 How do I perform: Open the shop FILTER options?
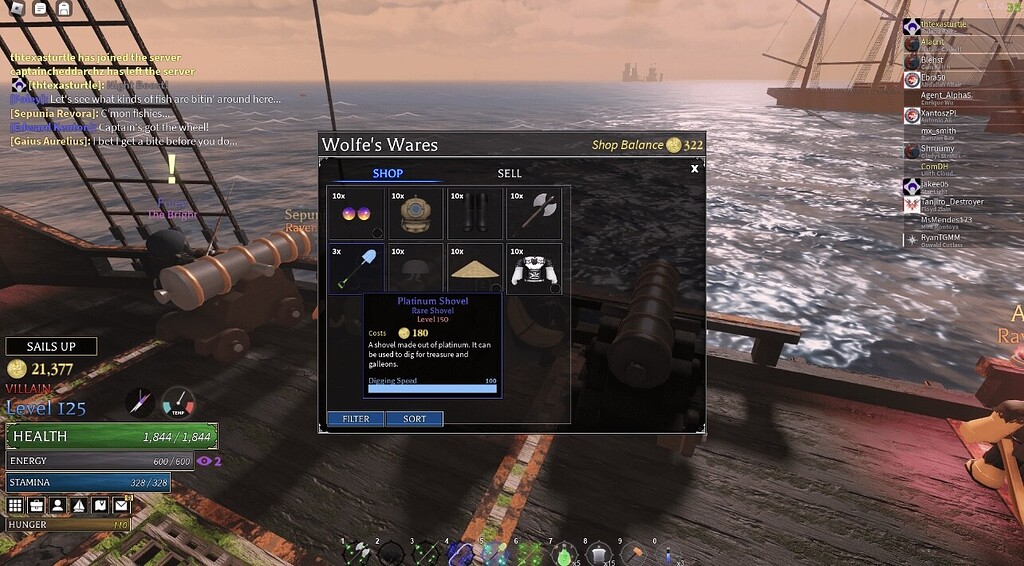(356, 419)
